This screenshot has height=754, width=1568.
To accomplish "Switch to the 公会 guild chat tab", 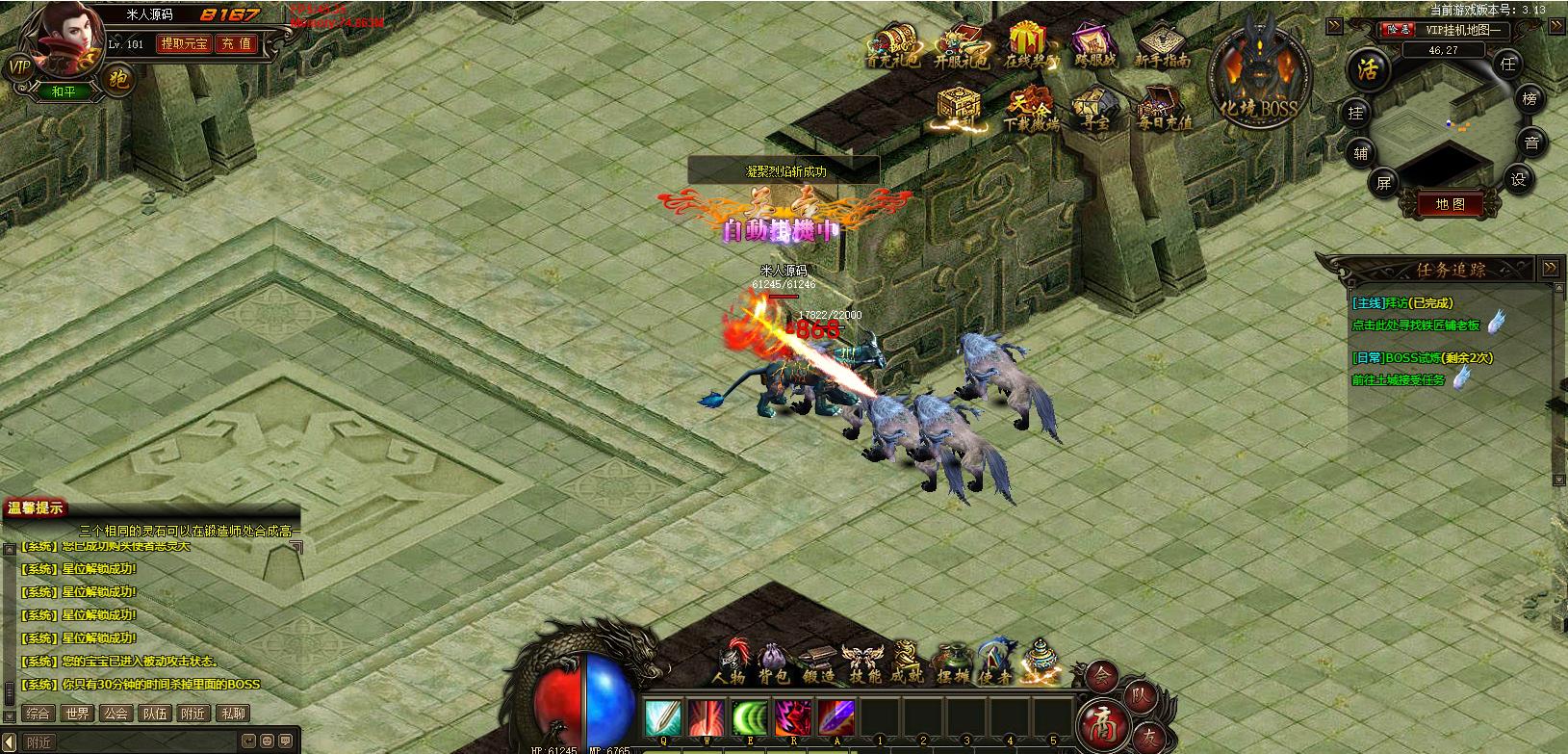I will click(x=116, y=714).
